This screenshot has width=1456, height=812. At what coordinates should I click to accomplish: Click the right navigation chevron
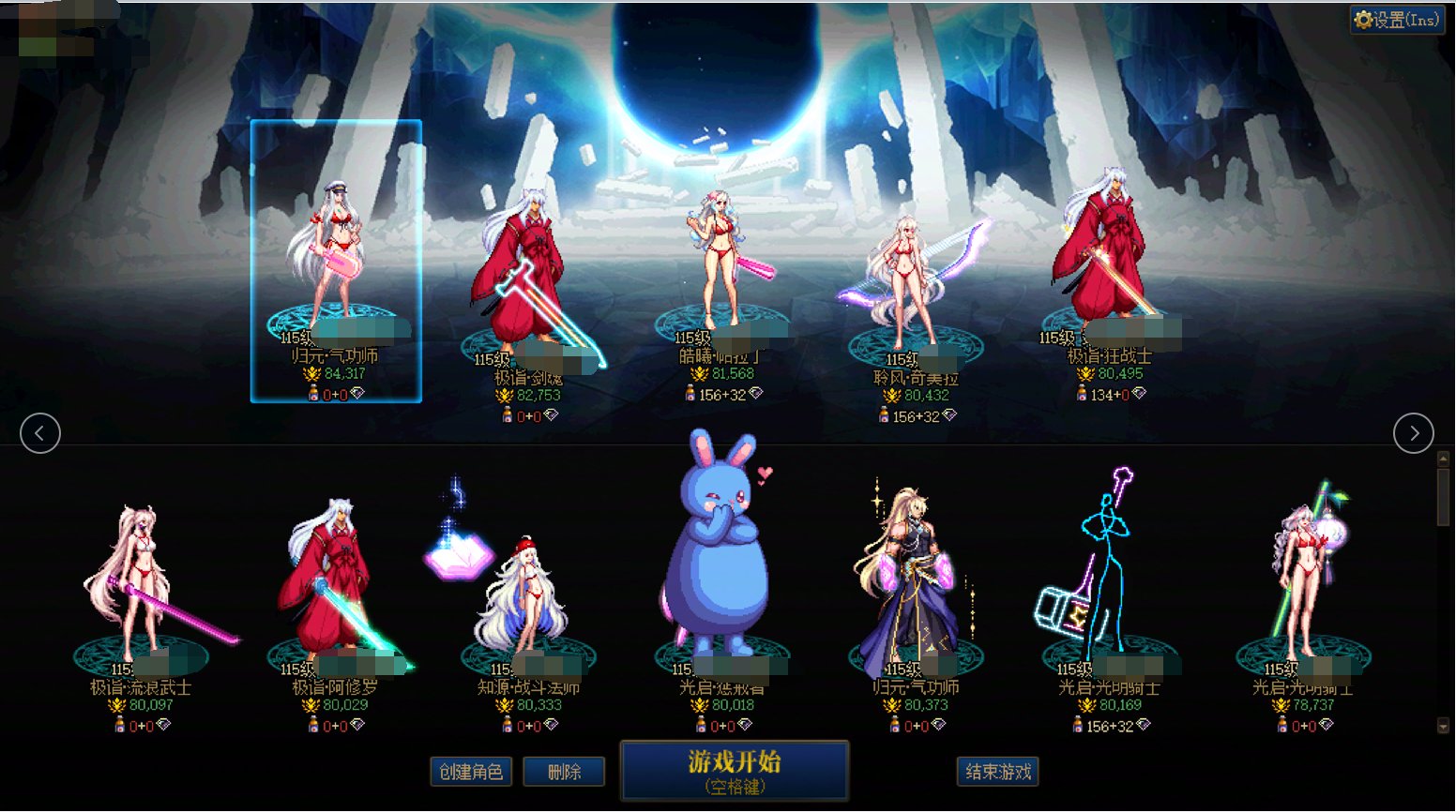tap(1415, 433)
